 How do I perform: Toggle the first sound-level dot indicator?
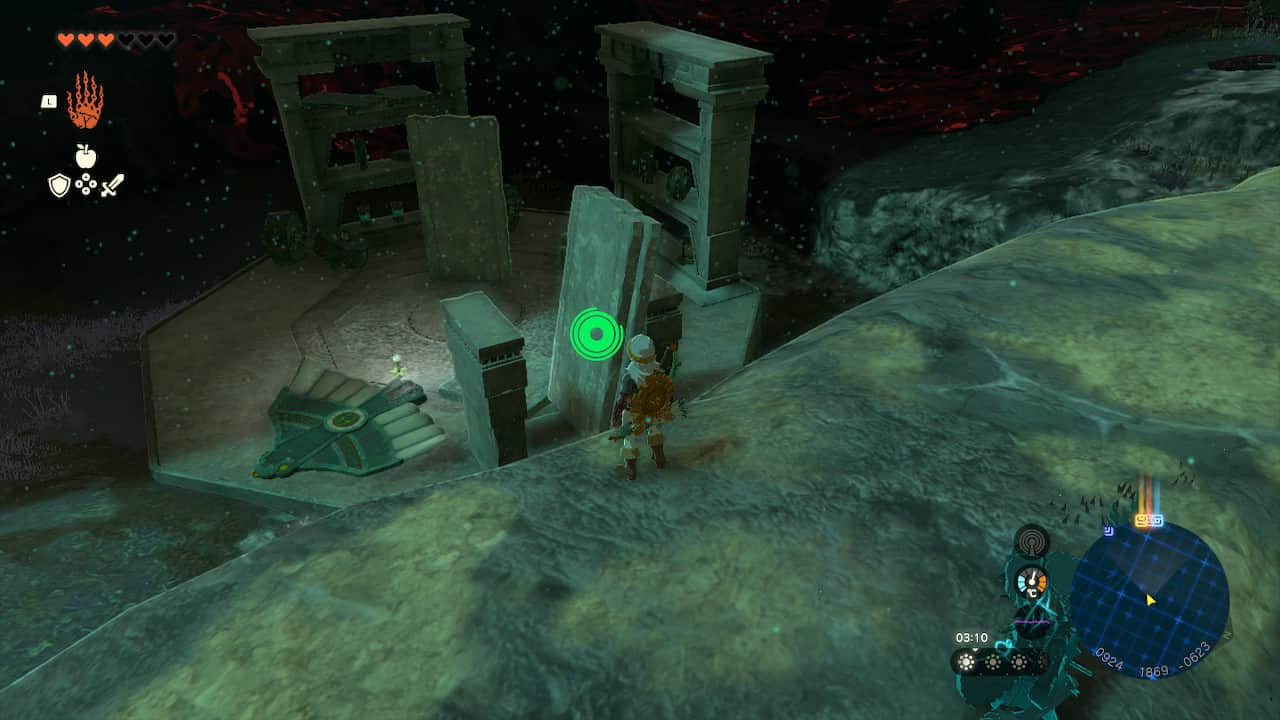965,662
